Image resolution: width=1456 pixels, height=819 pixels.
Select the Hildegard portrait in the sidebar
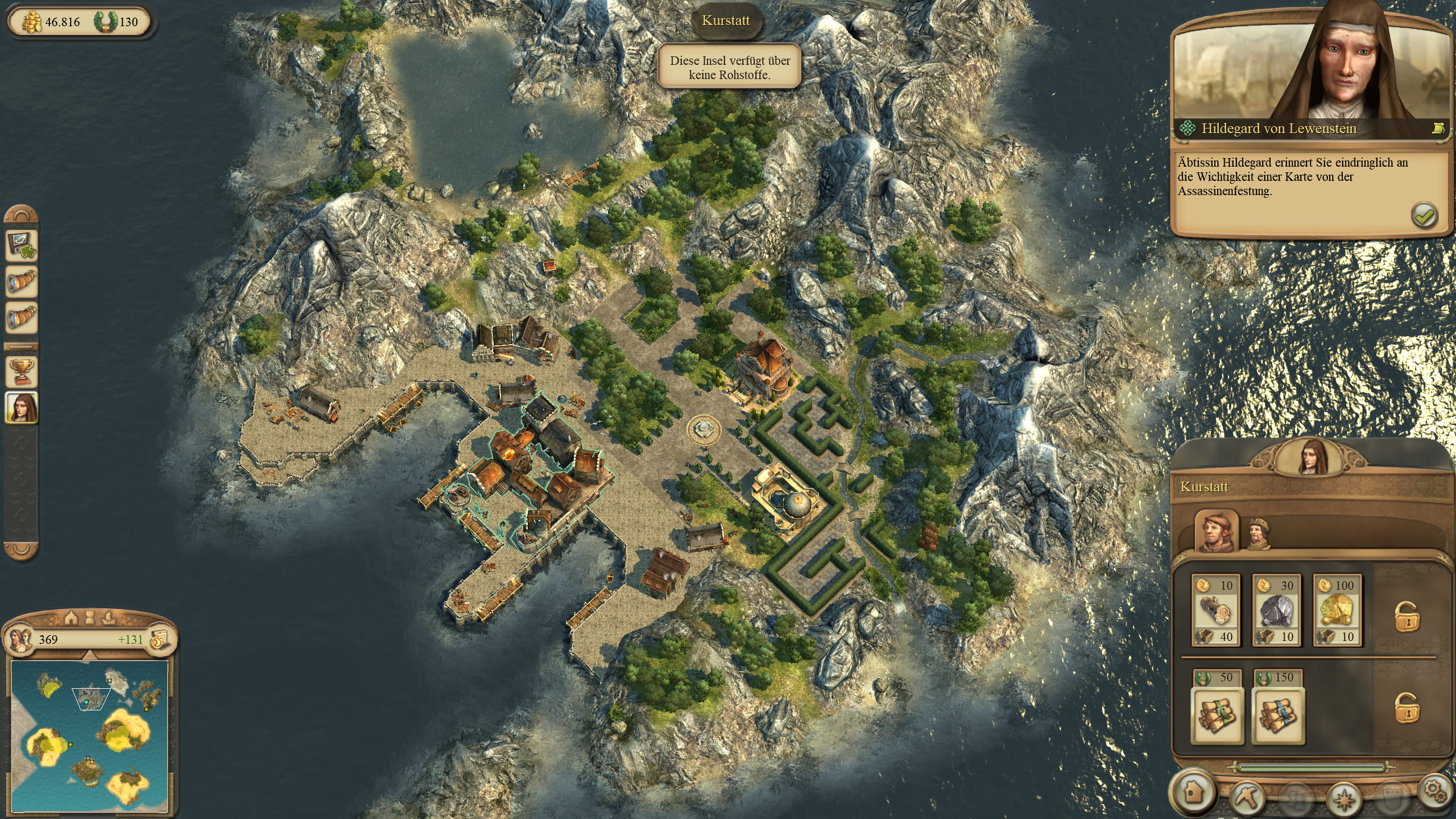click(22, 407)
